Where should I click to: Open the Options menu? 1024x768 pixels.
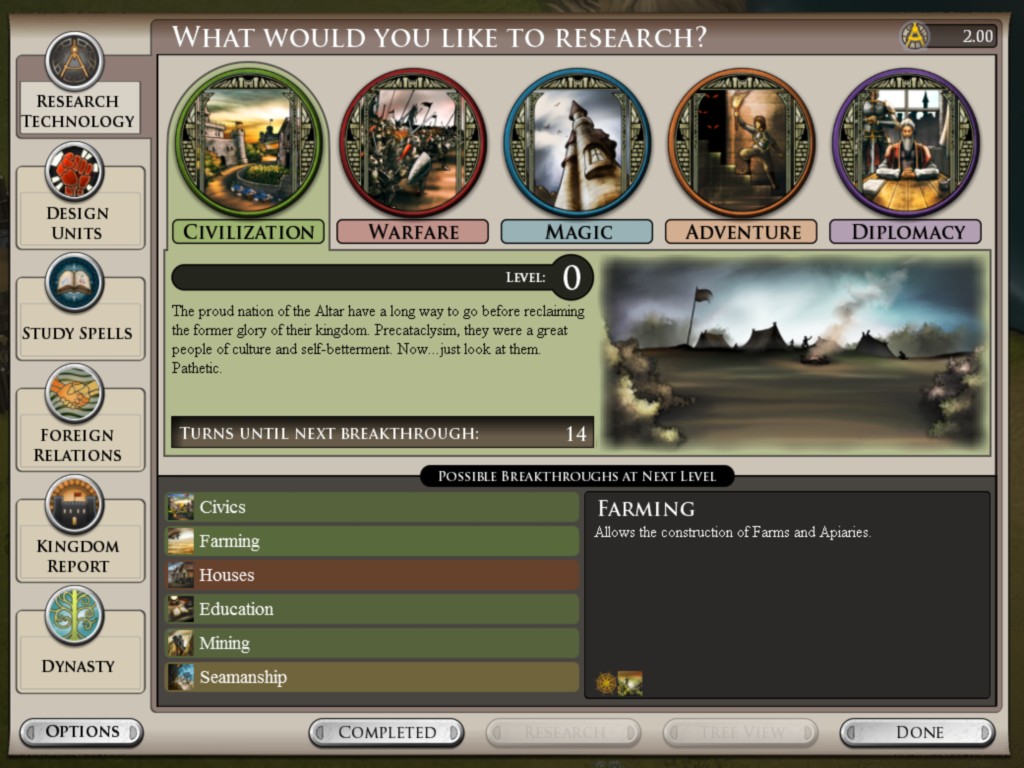(x=82, y=732)
